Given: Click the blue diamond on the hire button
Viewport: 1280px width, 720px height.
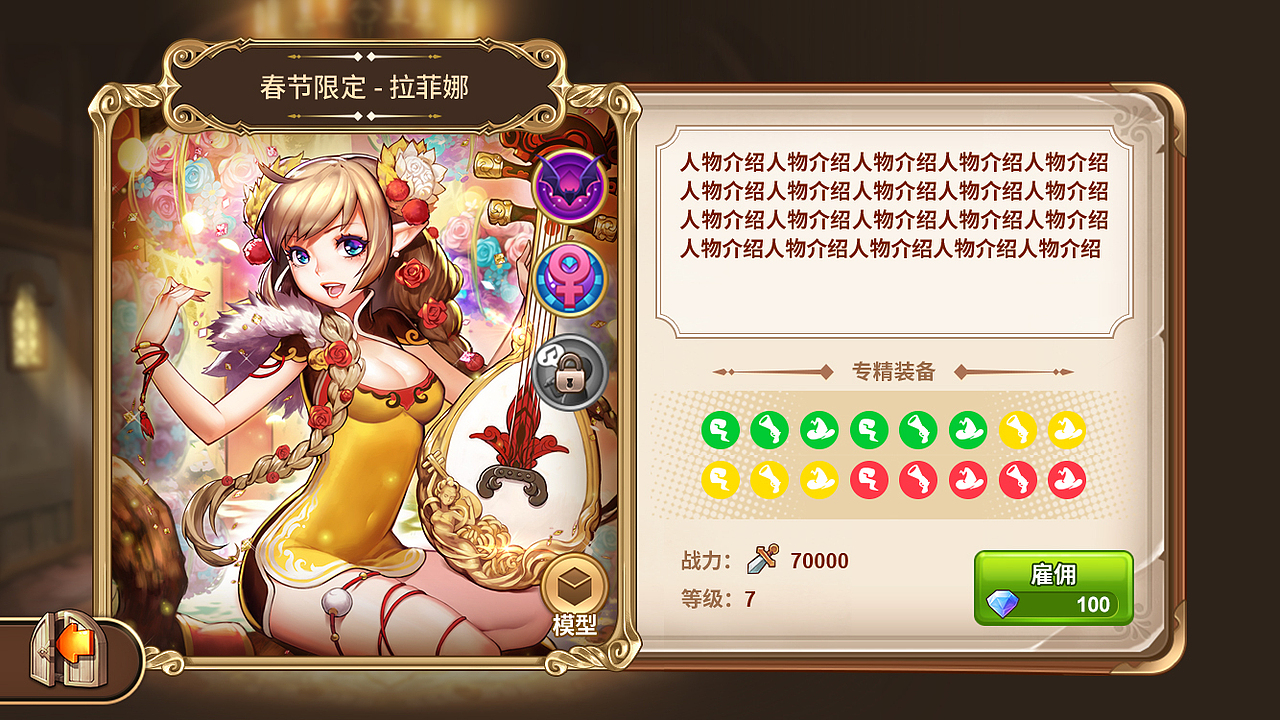Looking at the screenshot, I should coord(1003,601).
